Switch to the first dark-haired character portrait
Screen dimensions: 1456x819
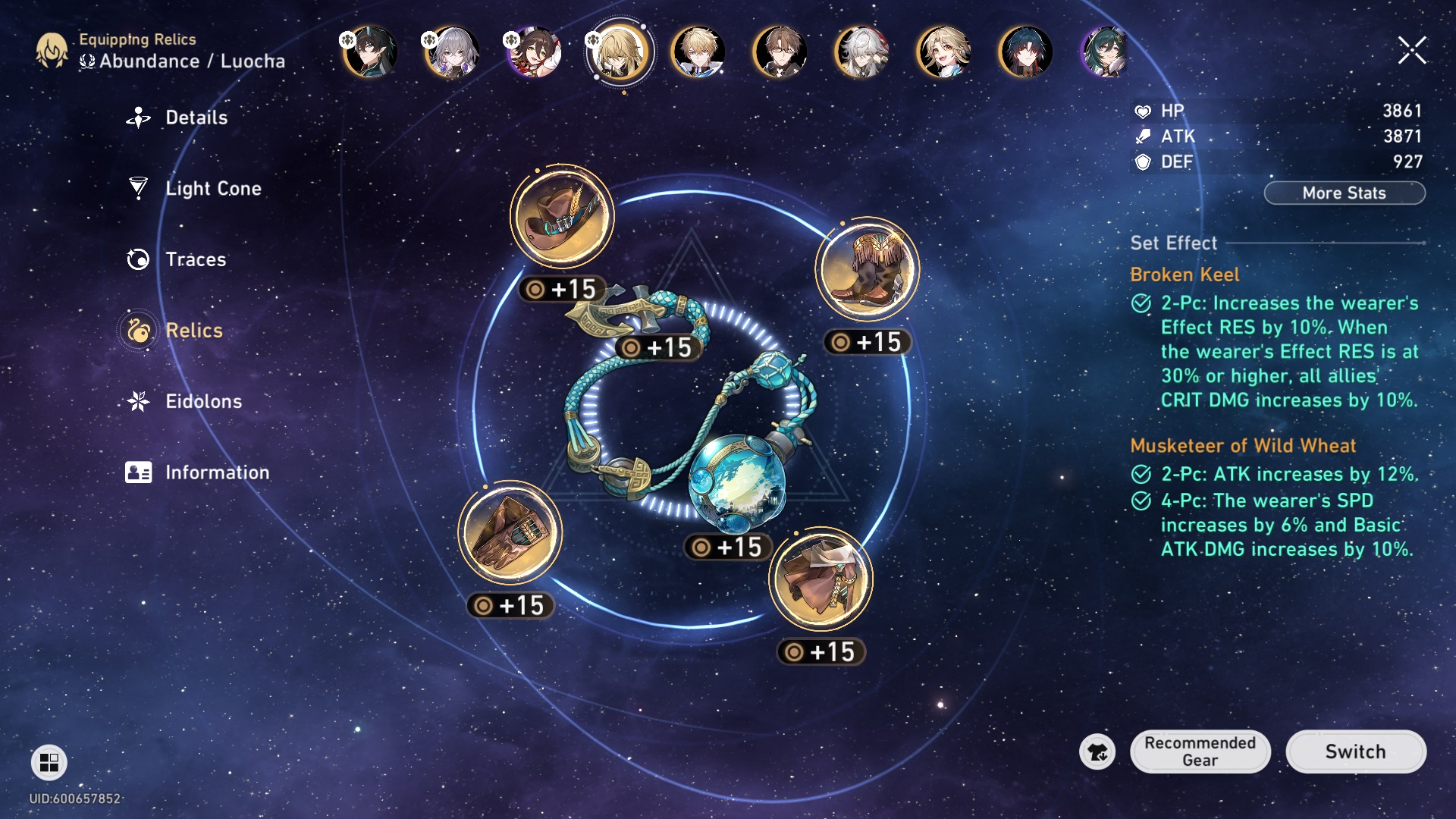tap(370, 52)
